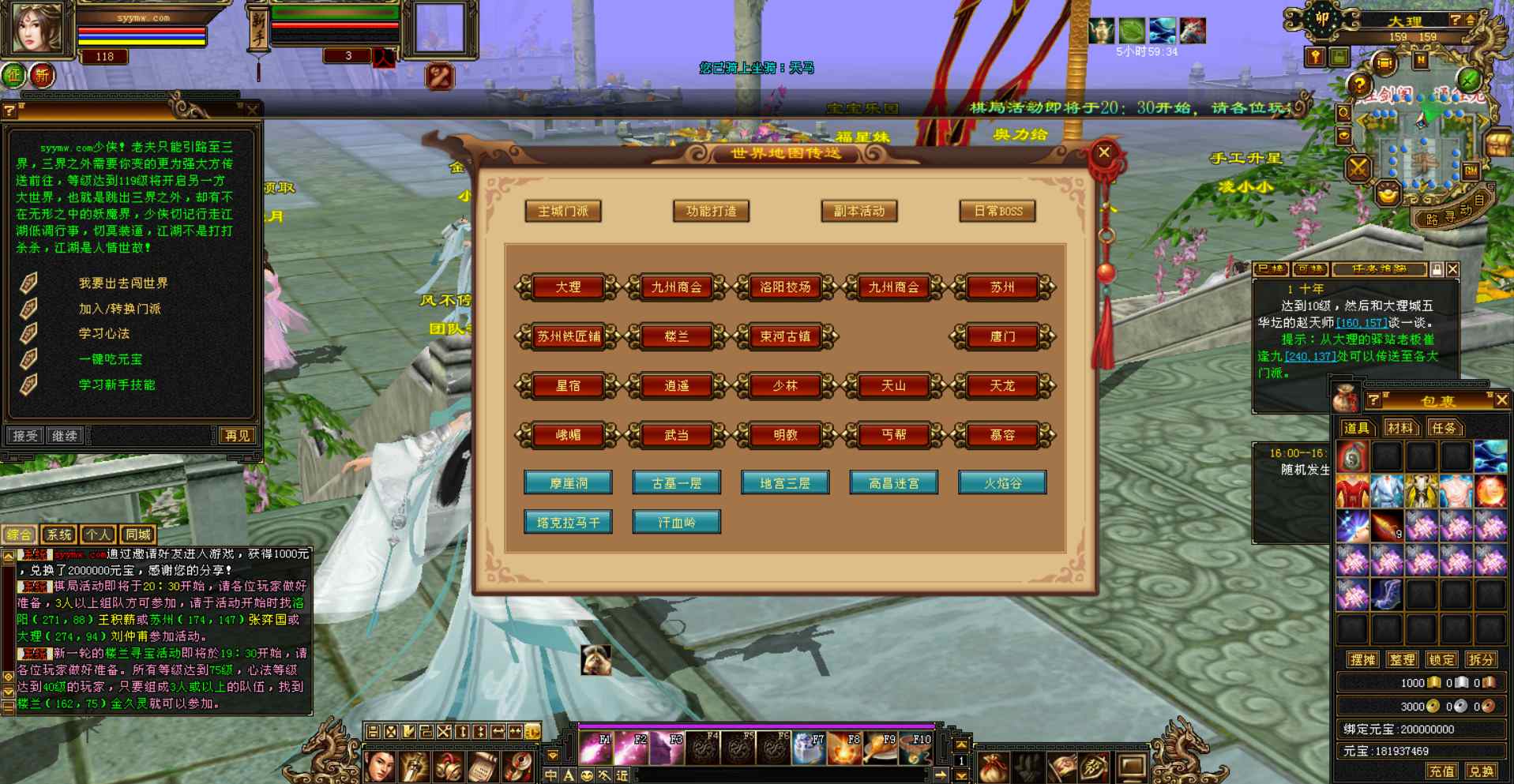This screenshot has height=784, width=1514.
Task: Click the 整理 button to sort bag
Action: (1402, 660)
